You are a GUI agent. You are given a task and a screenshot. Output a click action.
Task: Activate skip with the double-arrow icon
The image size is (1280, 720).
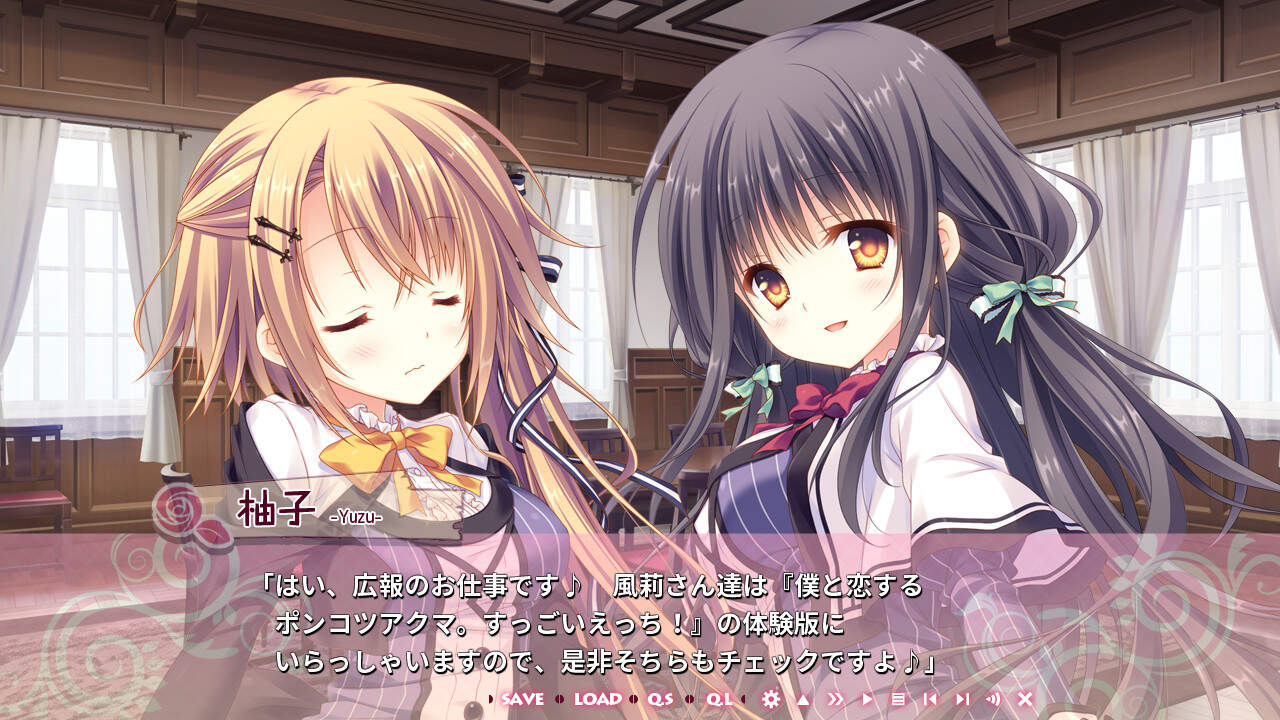(x=836, y=699)
